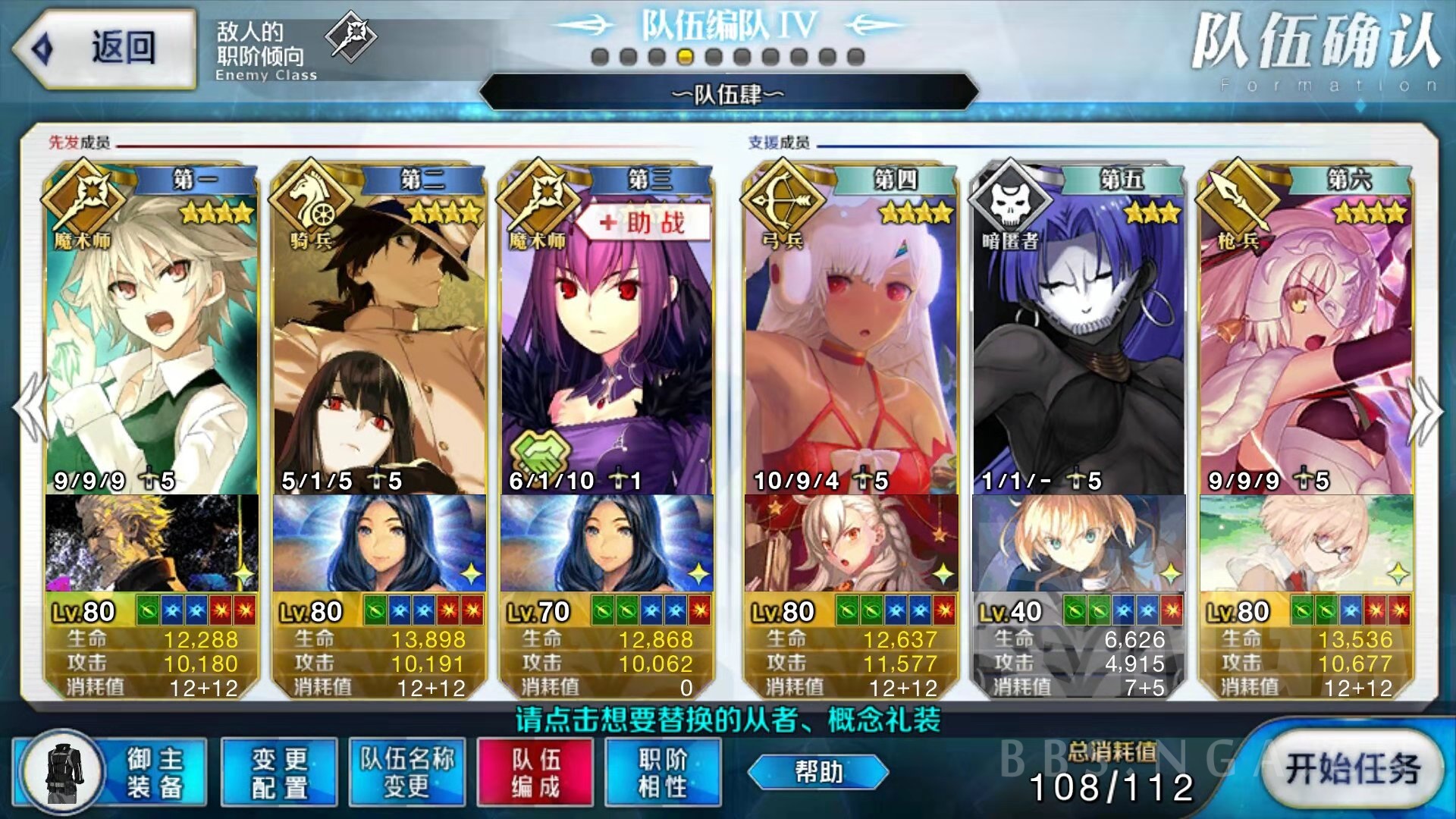Go to the previous party with left arrow
Viewport: 1456px width, 819px height.
pos(30,409)
